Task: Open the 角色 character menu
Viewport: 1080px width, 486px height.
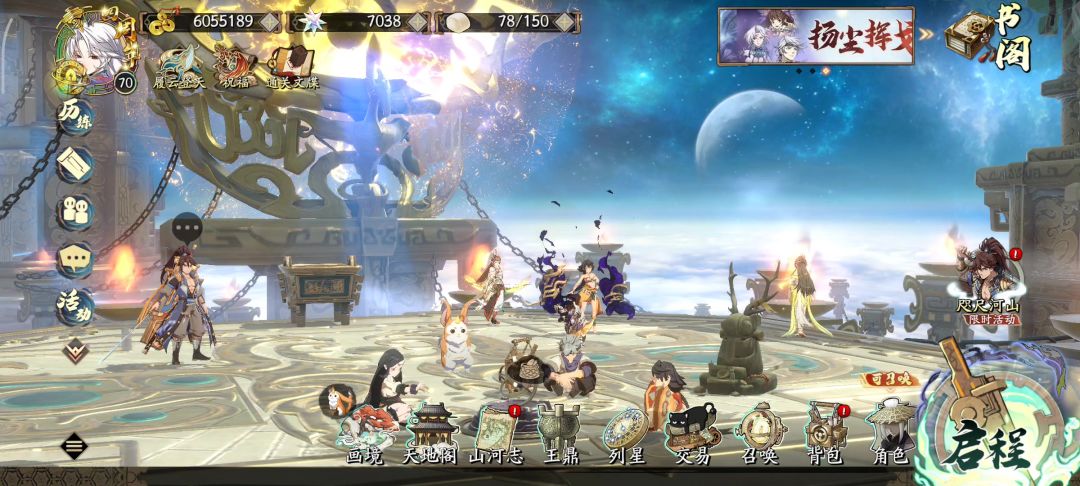Action: 888,432
